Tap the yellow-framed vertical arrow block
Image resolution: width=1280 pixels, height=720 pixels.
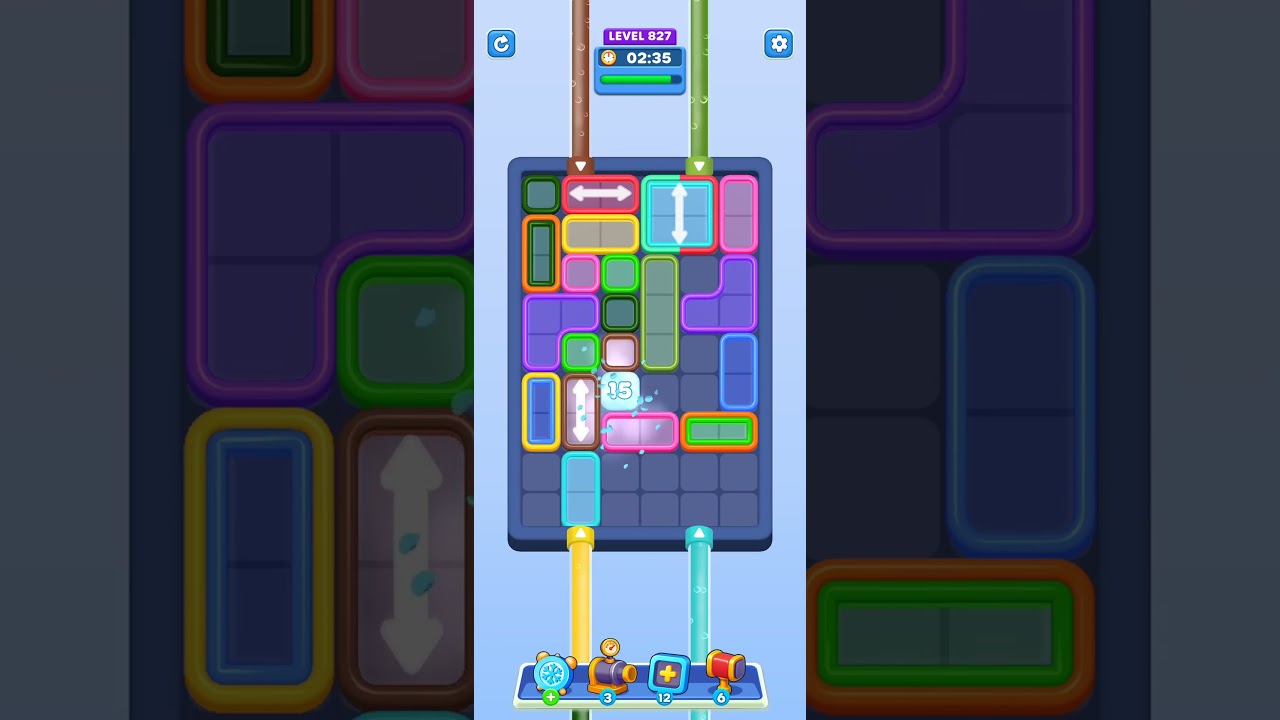(x=582, y=410)
